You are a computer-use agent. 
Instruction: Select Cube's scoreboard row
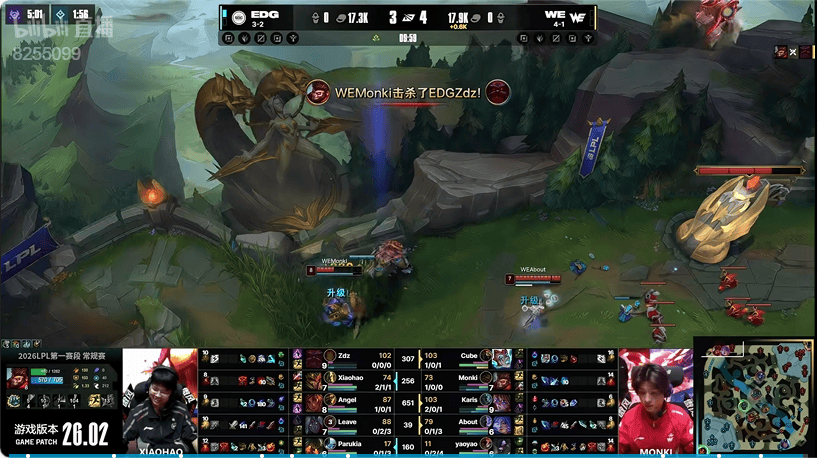(470, 357)
